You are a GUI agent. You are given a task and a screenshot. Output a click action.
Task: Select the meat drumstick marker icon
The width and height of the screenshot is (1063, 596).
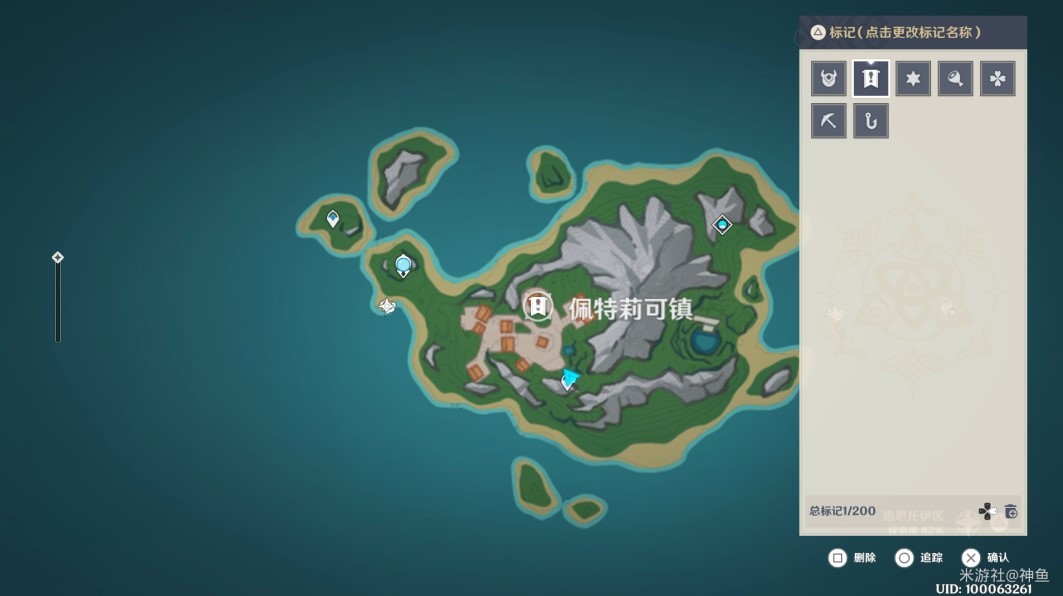(955, 78)
